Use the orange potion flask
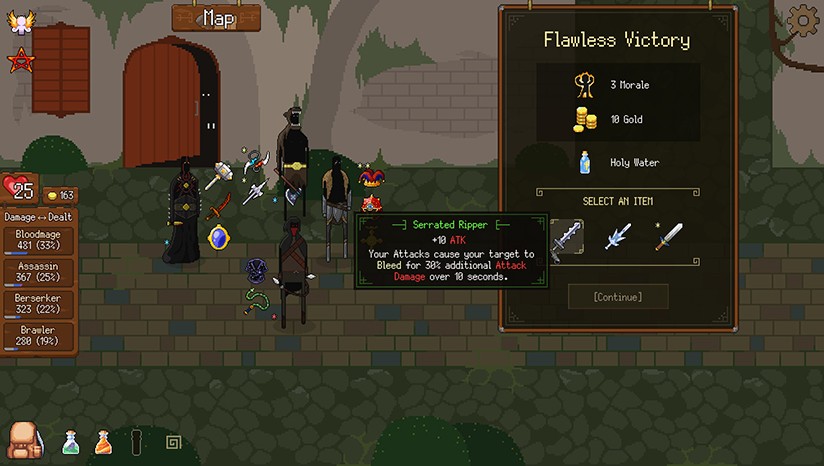Viewport: 824px width, 466px height. [x=103, y=441]
